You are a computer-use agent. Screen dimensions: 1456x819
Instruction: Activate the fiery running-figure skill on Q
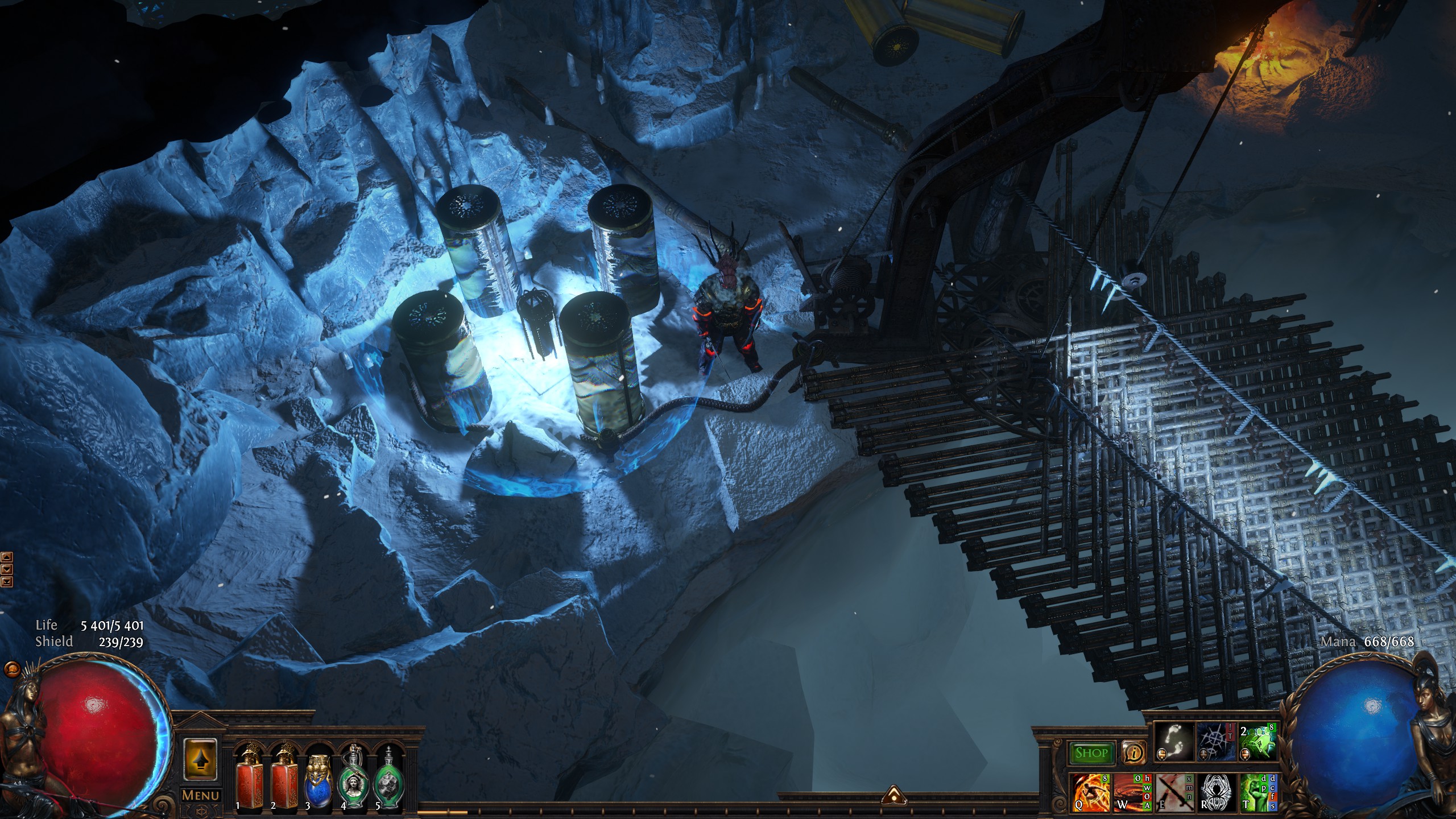click(1090, 791)
